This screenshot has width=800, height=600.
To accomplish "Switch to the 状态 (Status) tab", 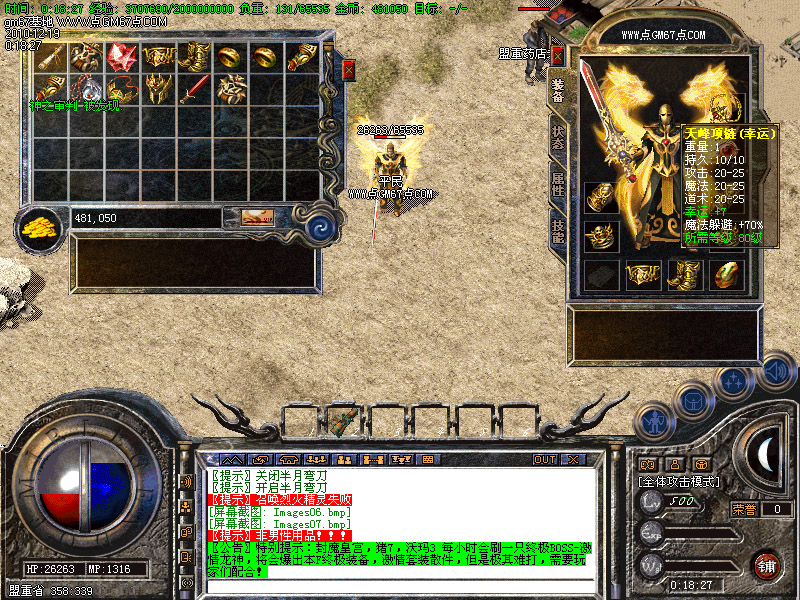I will coord(558,138).
